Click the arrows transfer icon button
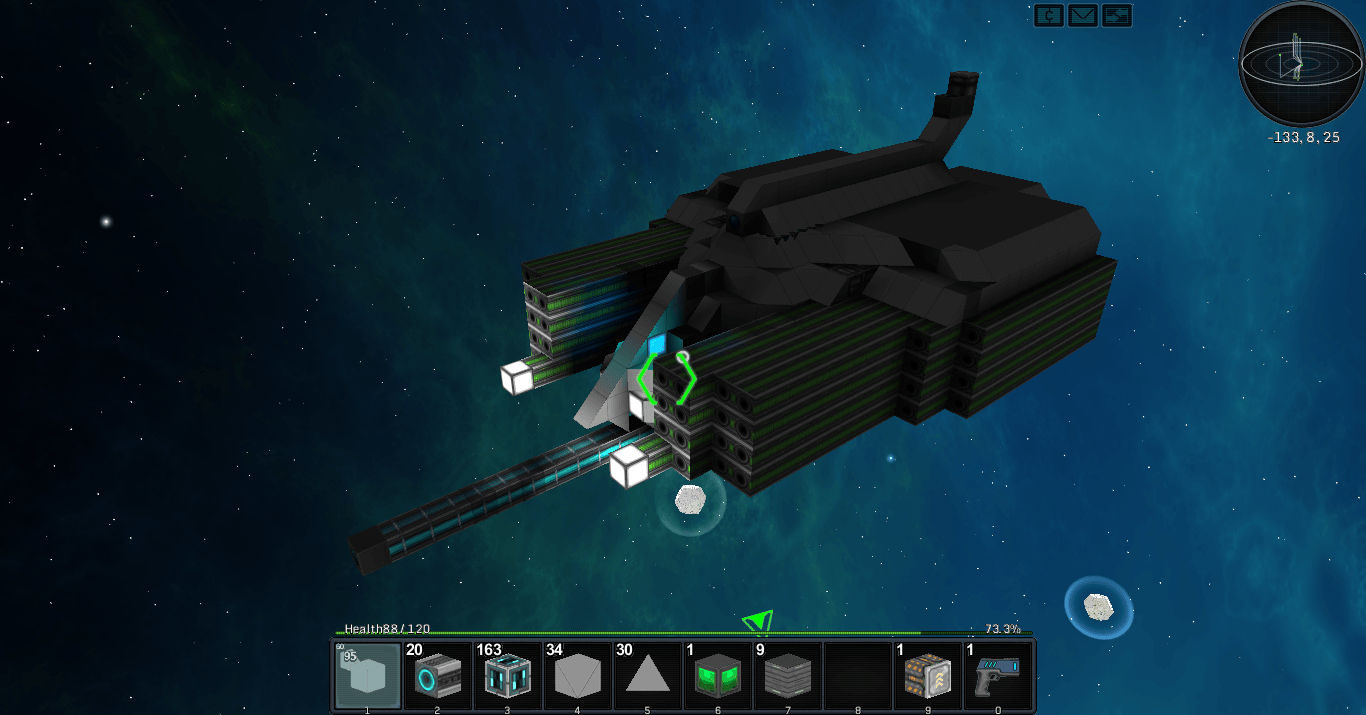The image size is (1366, 715). (x=1117, y=15)
